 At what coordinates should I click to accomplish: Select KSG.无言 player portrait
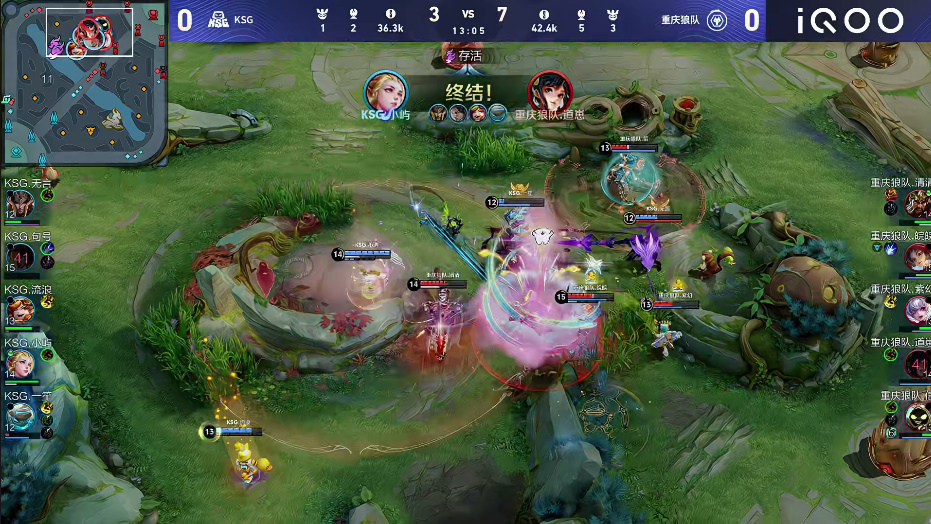pyautogui.click(x=21, y=205)
